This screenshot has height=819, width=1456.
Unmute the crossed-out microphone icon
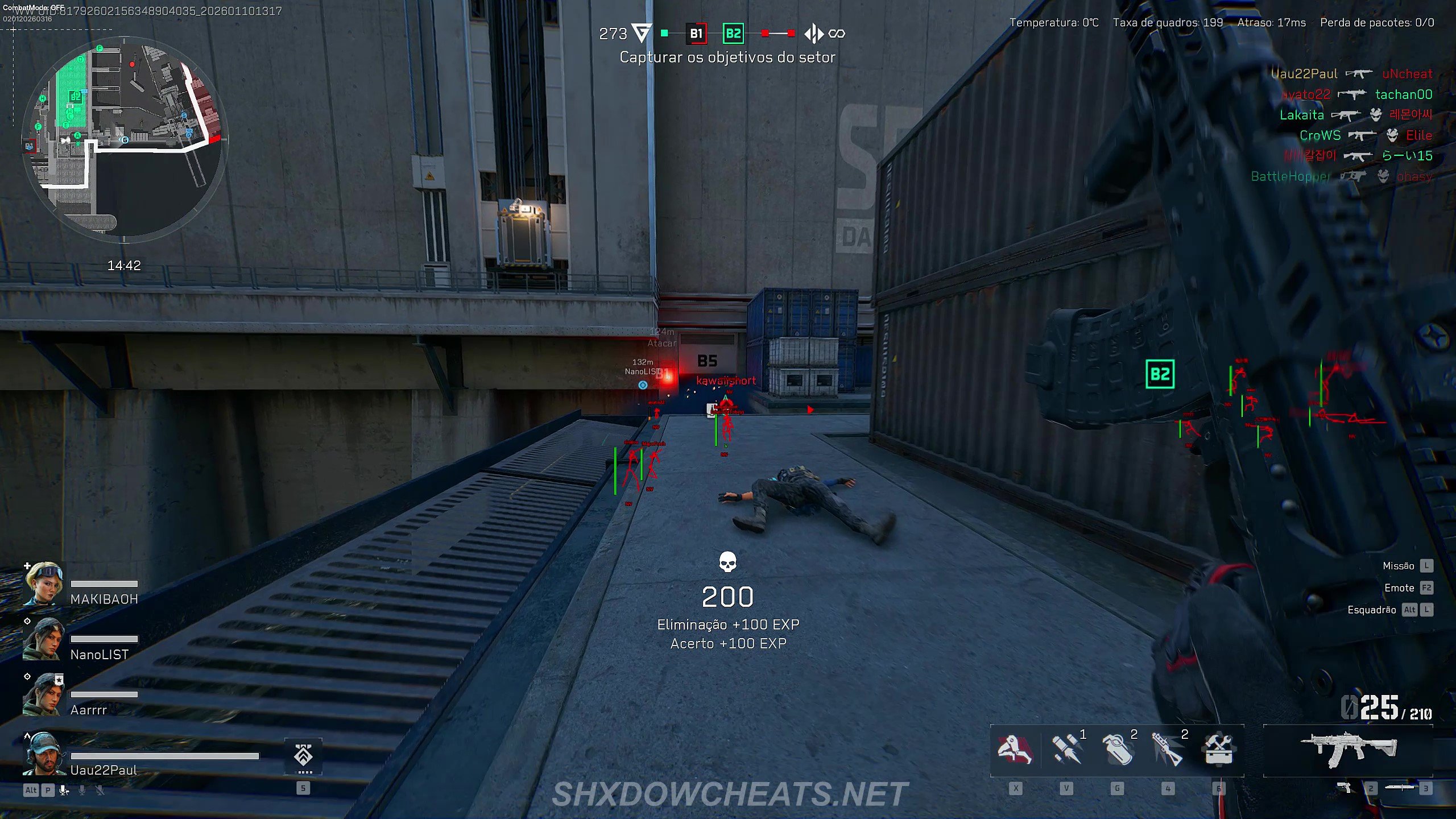[x=100, y=791]
